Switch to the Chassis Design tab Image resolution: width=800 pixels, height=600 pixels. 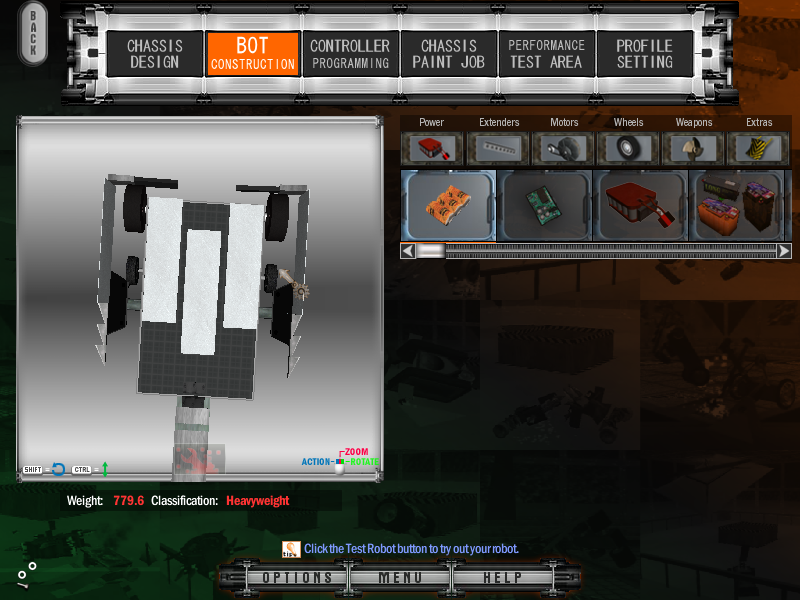[x=153, y=54]
